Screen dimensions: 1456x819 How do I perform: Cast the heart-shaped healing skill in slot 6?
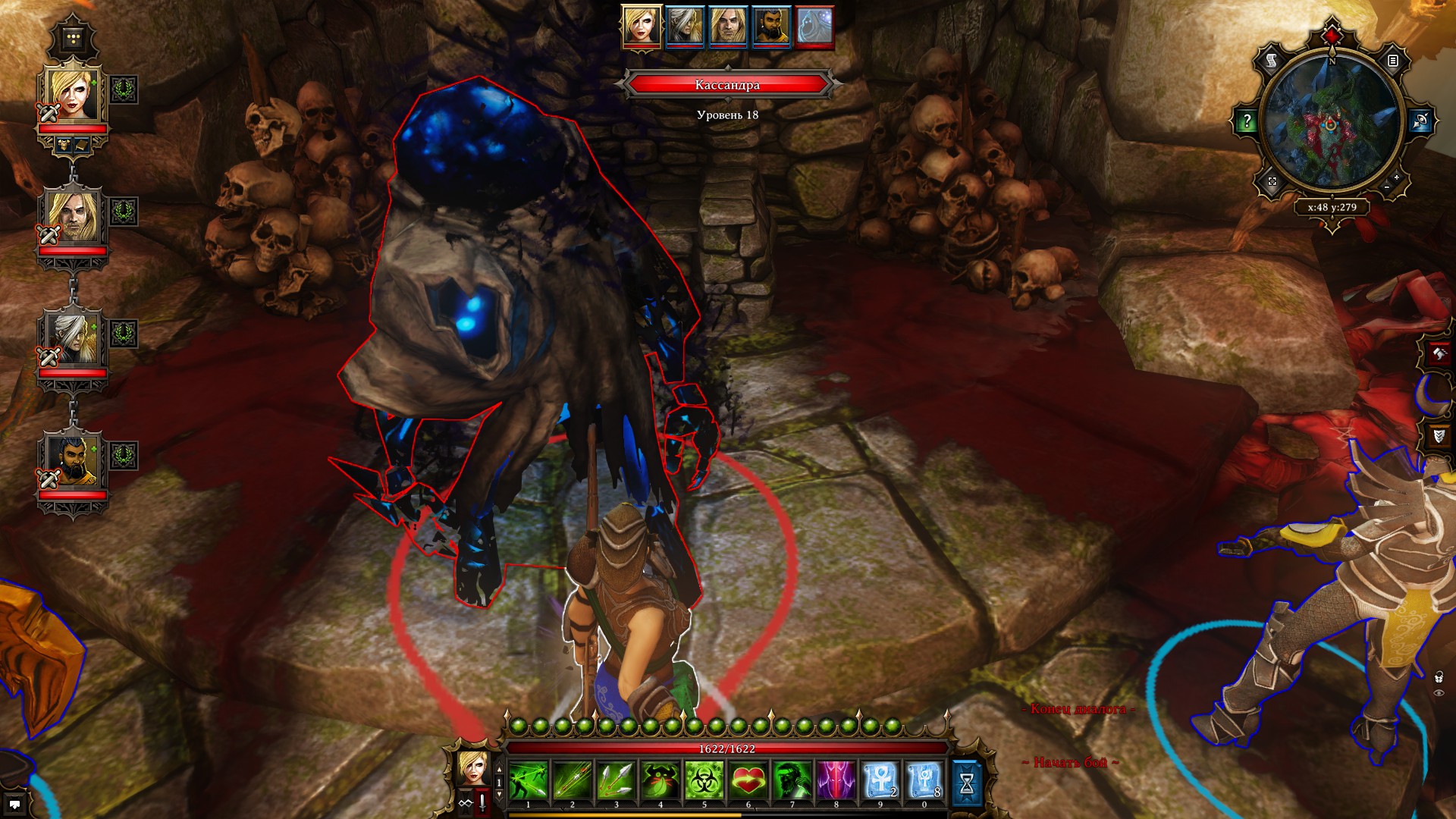[748, 780]
